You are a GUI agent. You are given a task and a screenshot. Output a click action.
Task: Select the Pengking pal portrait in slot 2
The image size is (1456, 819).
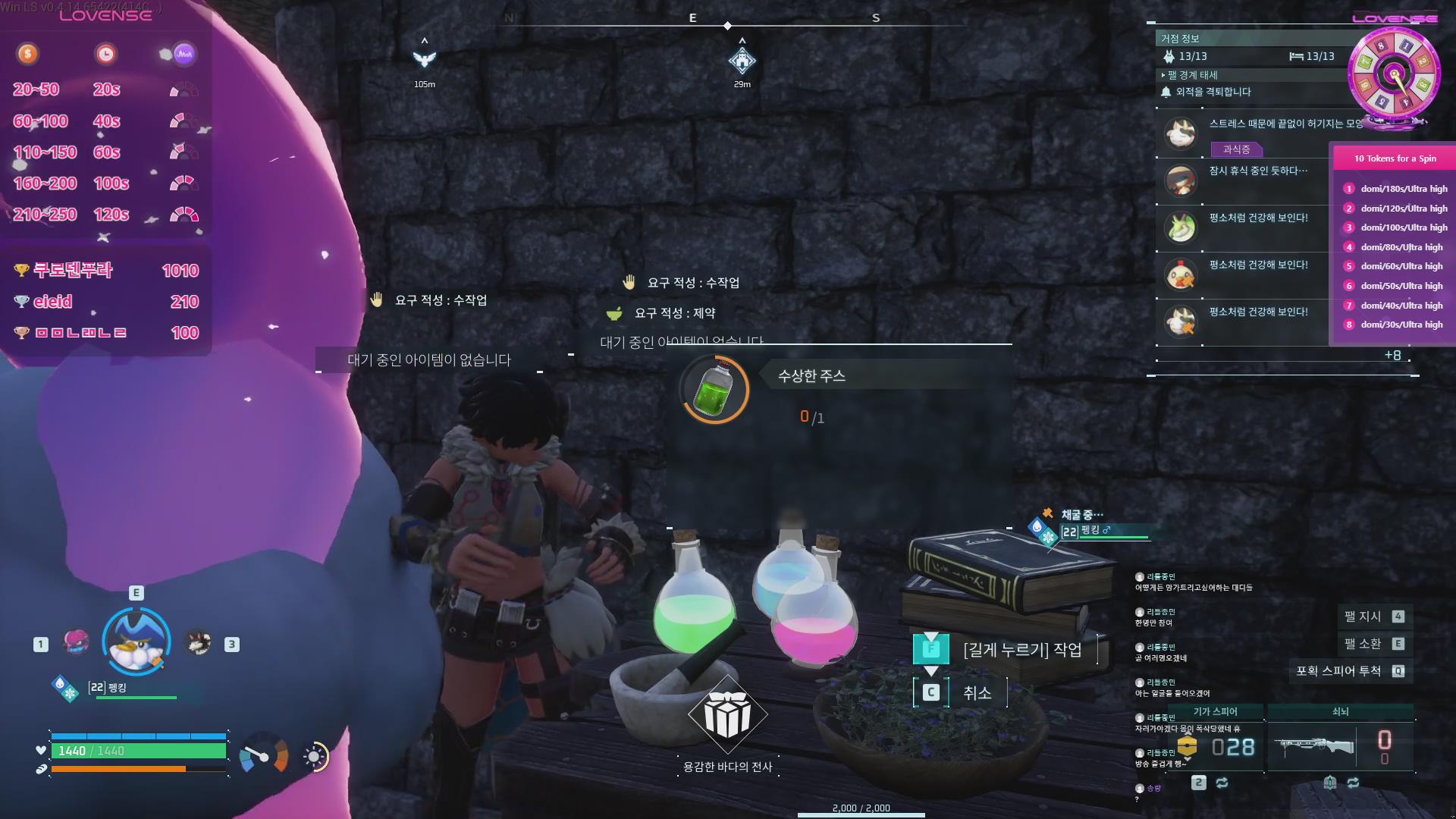(136, 641)
